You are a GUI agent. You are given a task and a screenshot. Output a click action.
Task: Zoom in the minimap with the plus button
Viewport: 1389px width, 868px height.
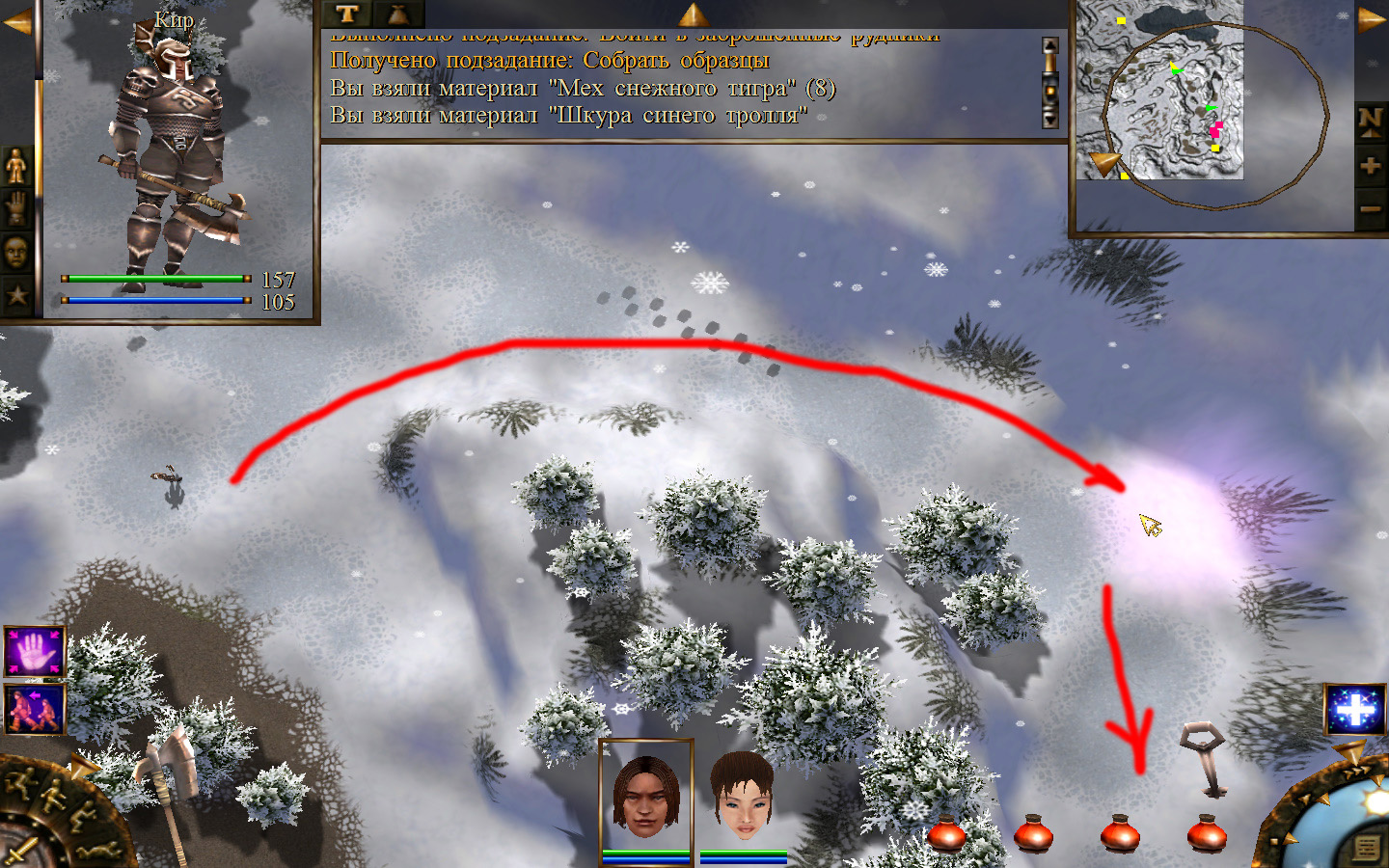(x=1370, y=166)
